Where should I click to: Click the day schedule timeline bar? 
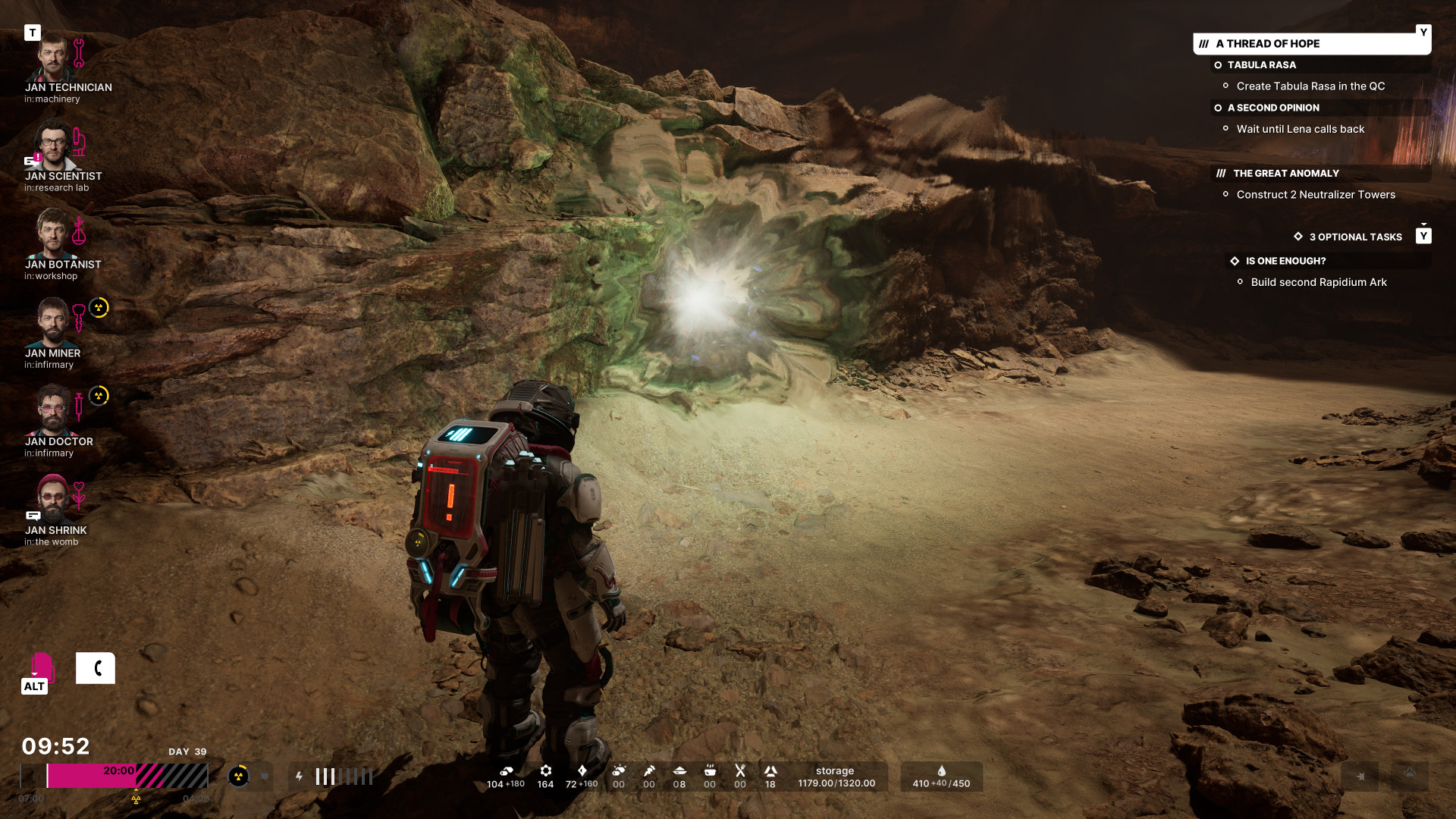click(x=114, y=776)
